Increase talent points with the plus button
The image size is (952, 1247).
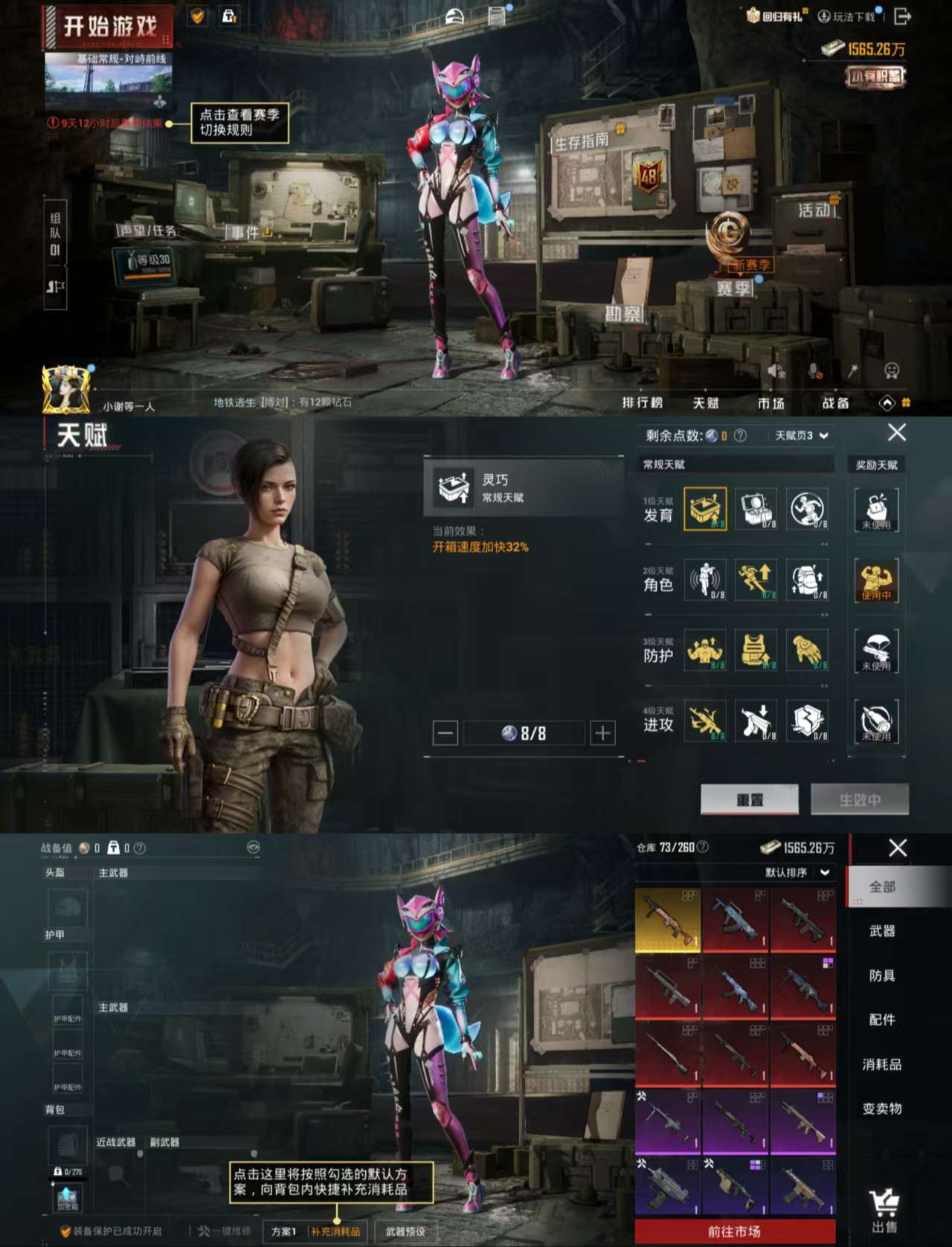point(602,733)
